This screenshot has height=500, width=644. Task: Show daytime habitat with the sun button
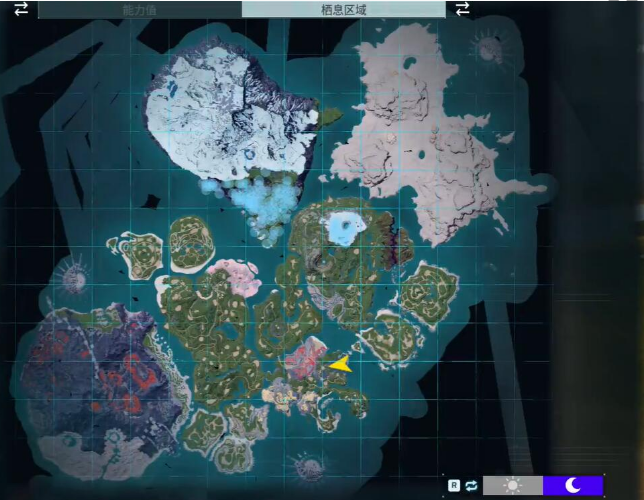point(513,485)
